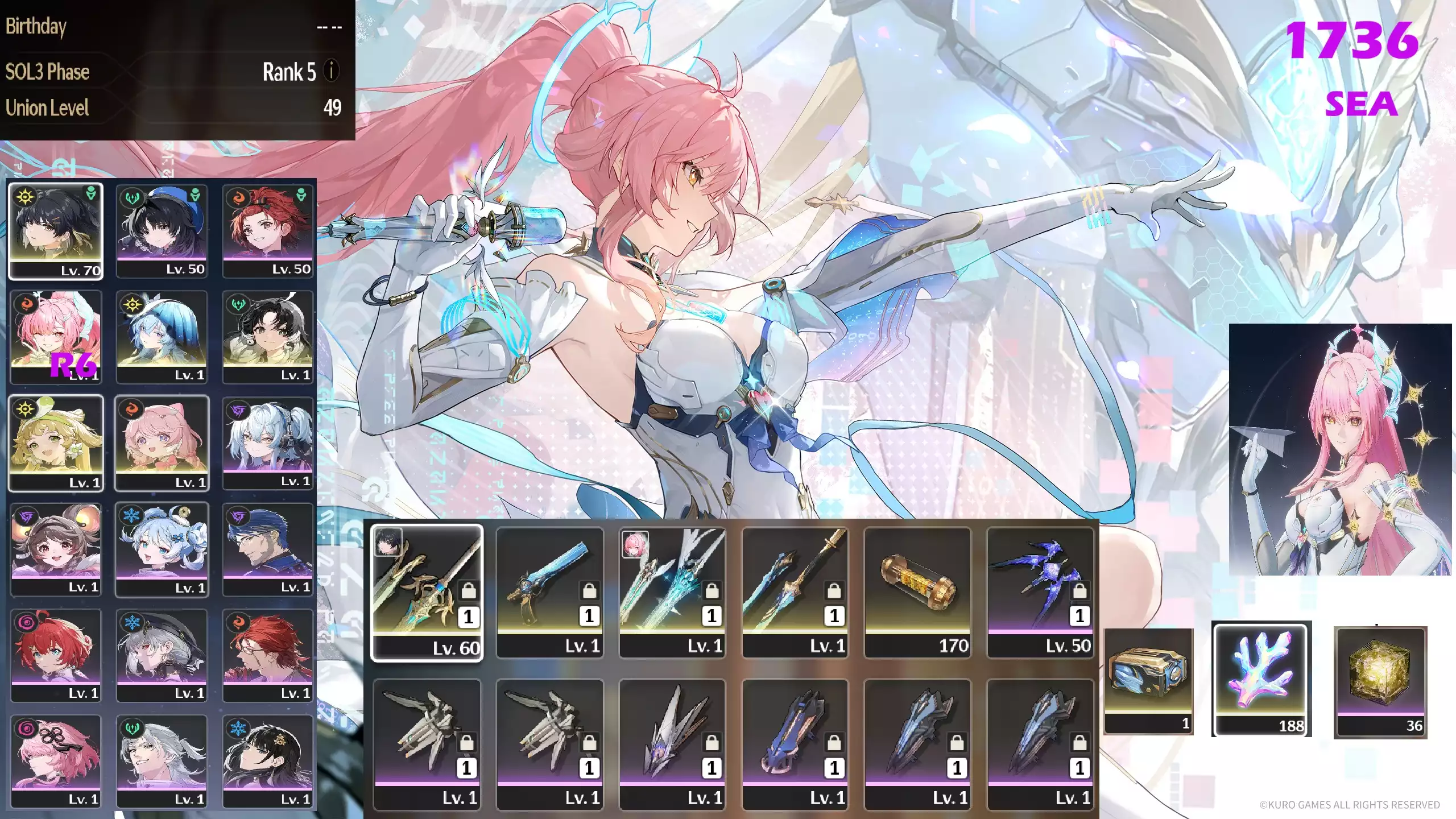
Task: Pick the golden tube item with 170
Action: [917, 593]
